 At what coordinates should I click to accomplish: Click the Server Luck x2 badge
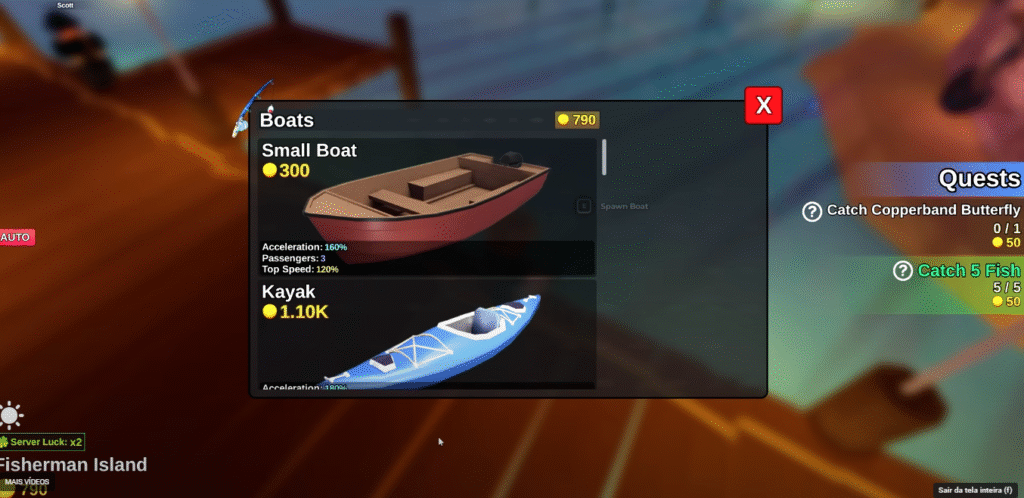point(42,442)
